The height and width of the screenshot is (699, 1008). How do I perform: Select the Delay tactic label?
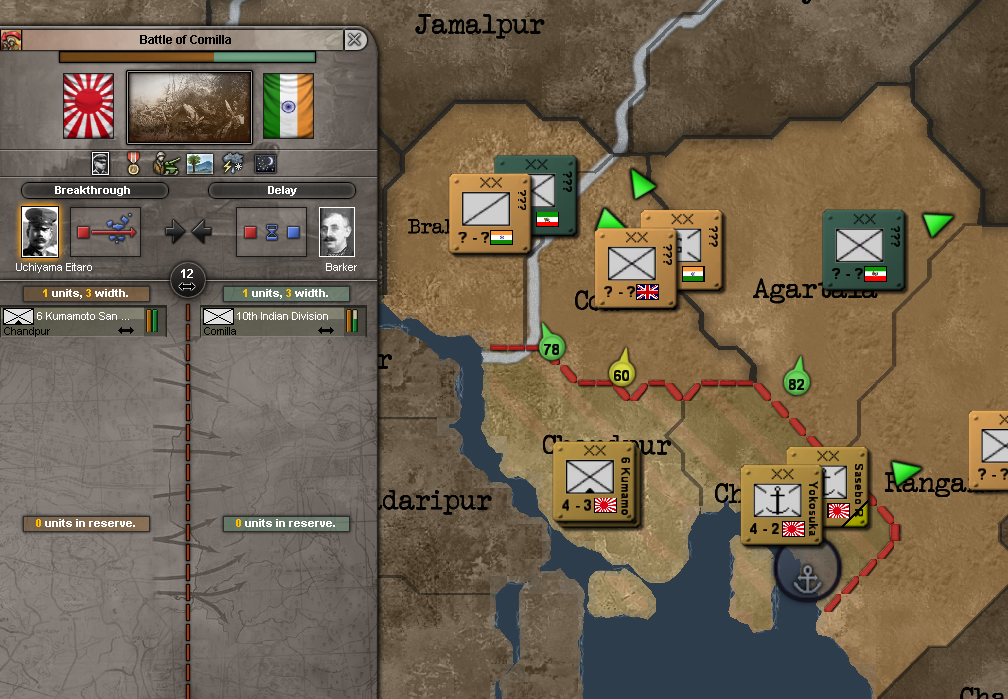coord(282,190)
